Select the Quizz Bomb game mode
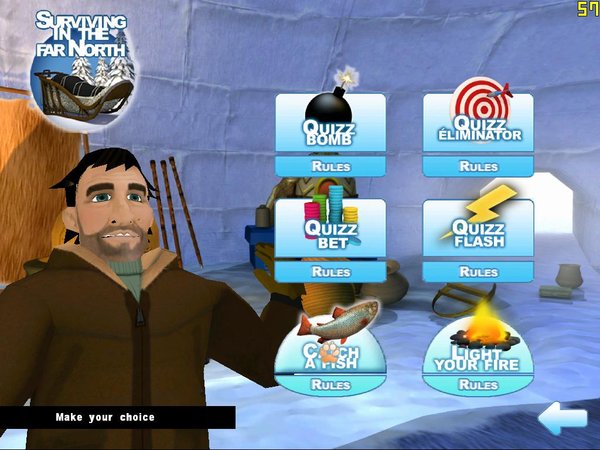The height and width of the screenshot is (450, 600). [x=330, y=125]
